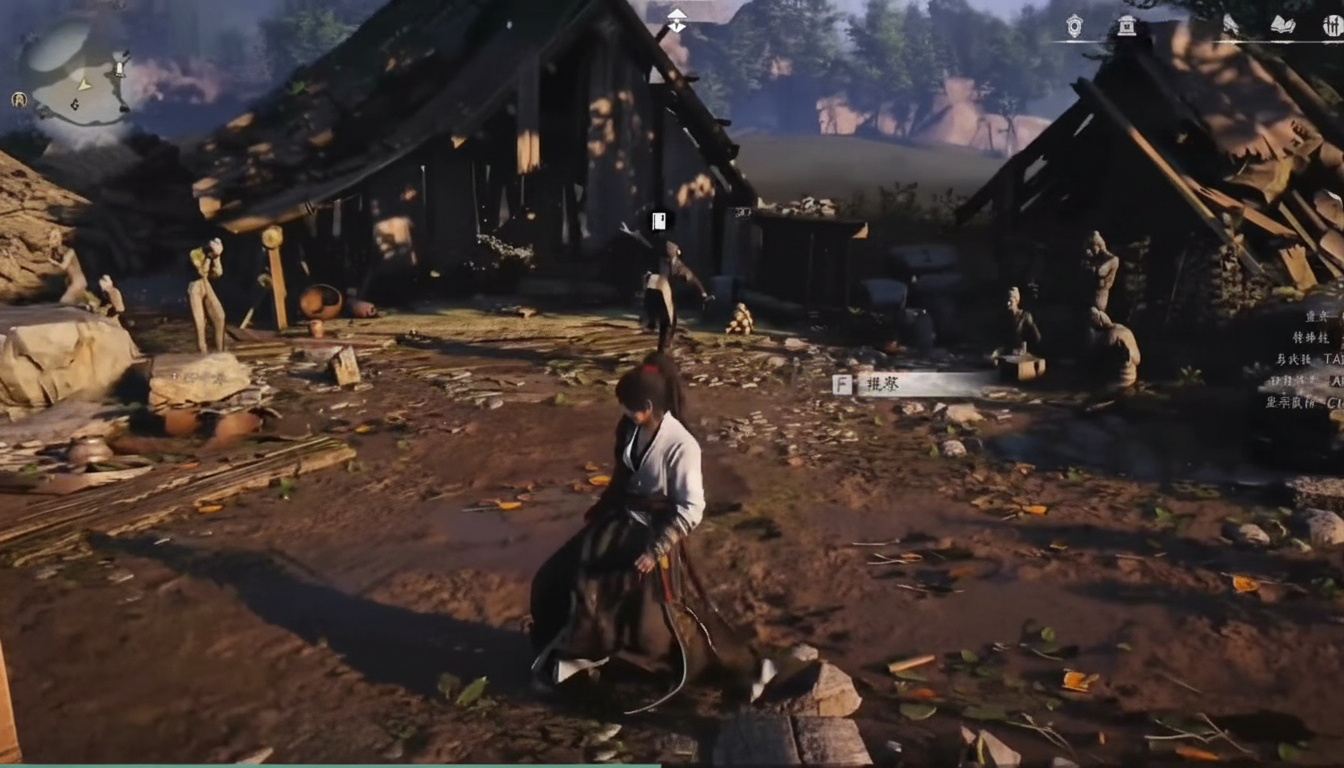Select the tower marker on the minimap
The image size is (1344, 768).
(120, 69)
